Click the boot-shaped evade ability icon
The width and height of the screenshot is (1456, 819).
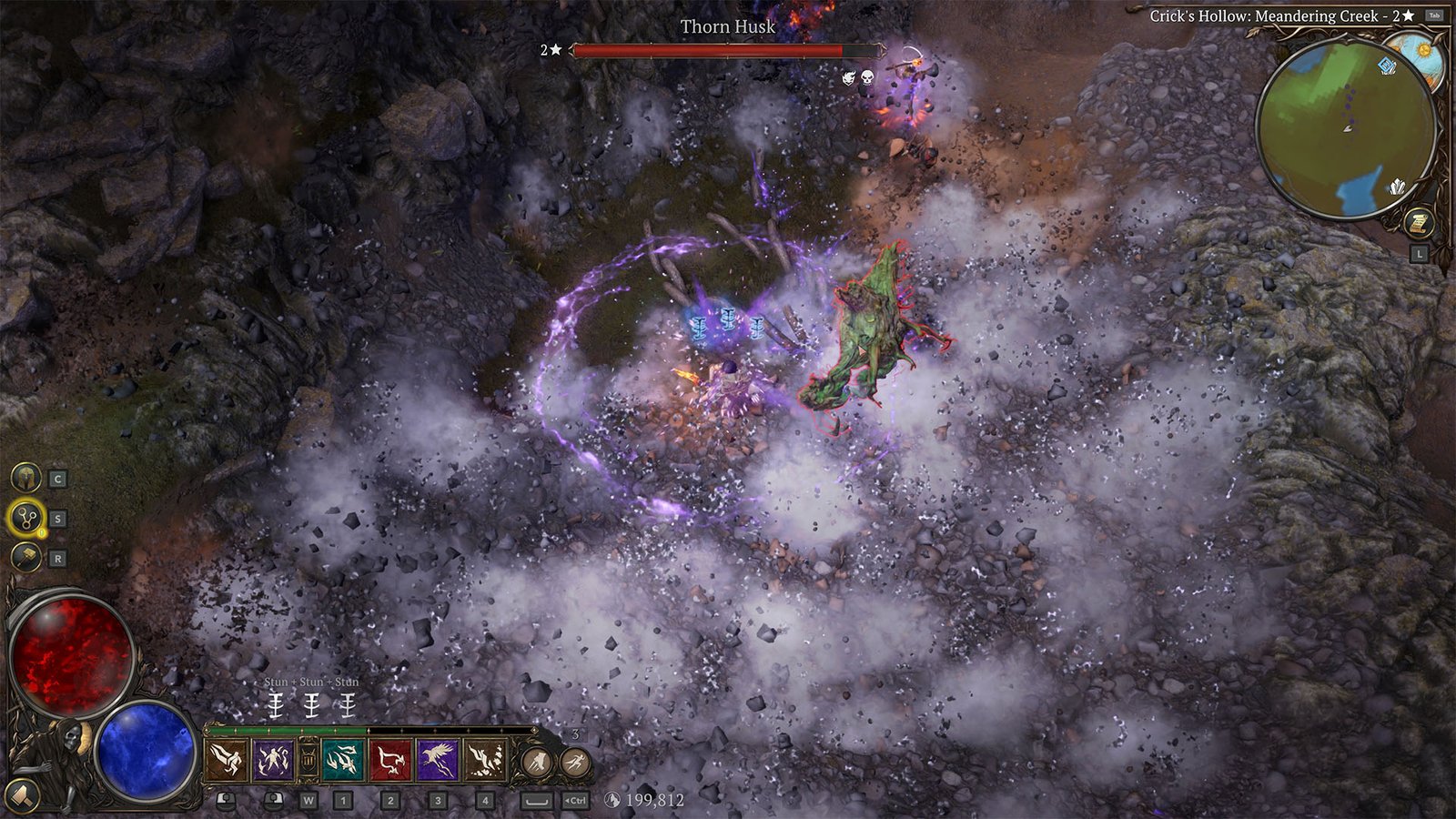pyautogui.click(x=536, y=761)
